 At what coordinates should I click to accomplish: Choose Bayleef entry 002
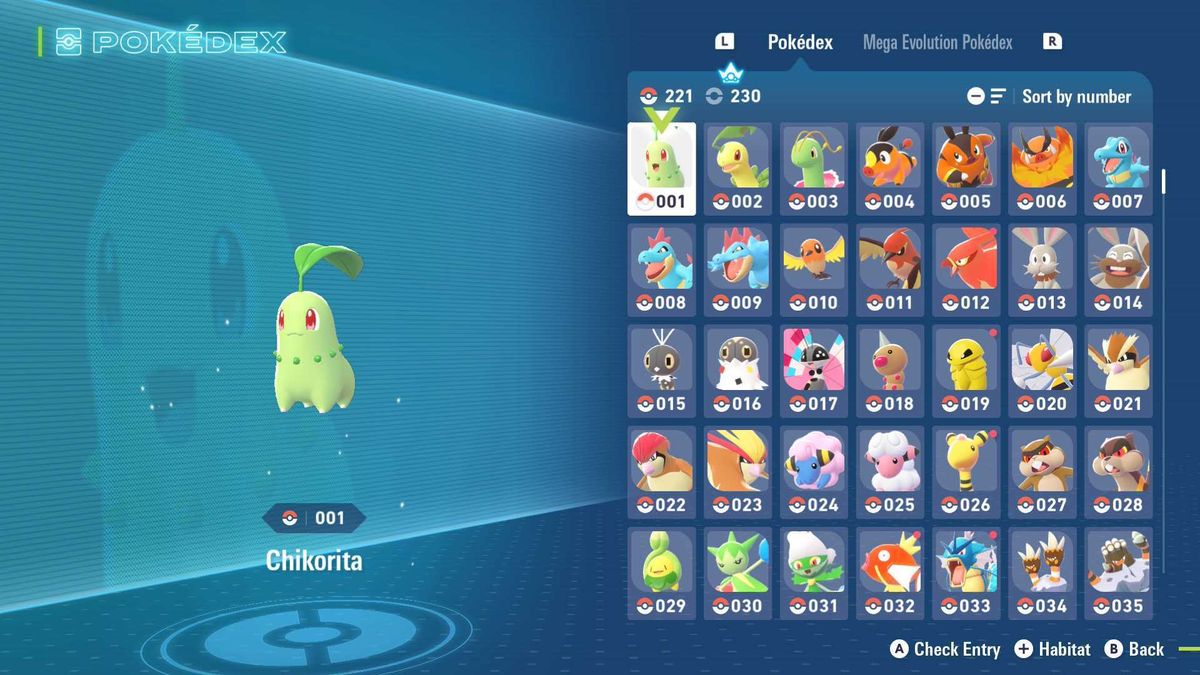[738, 168]
